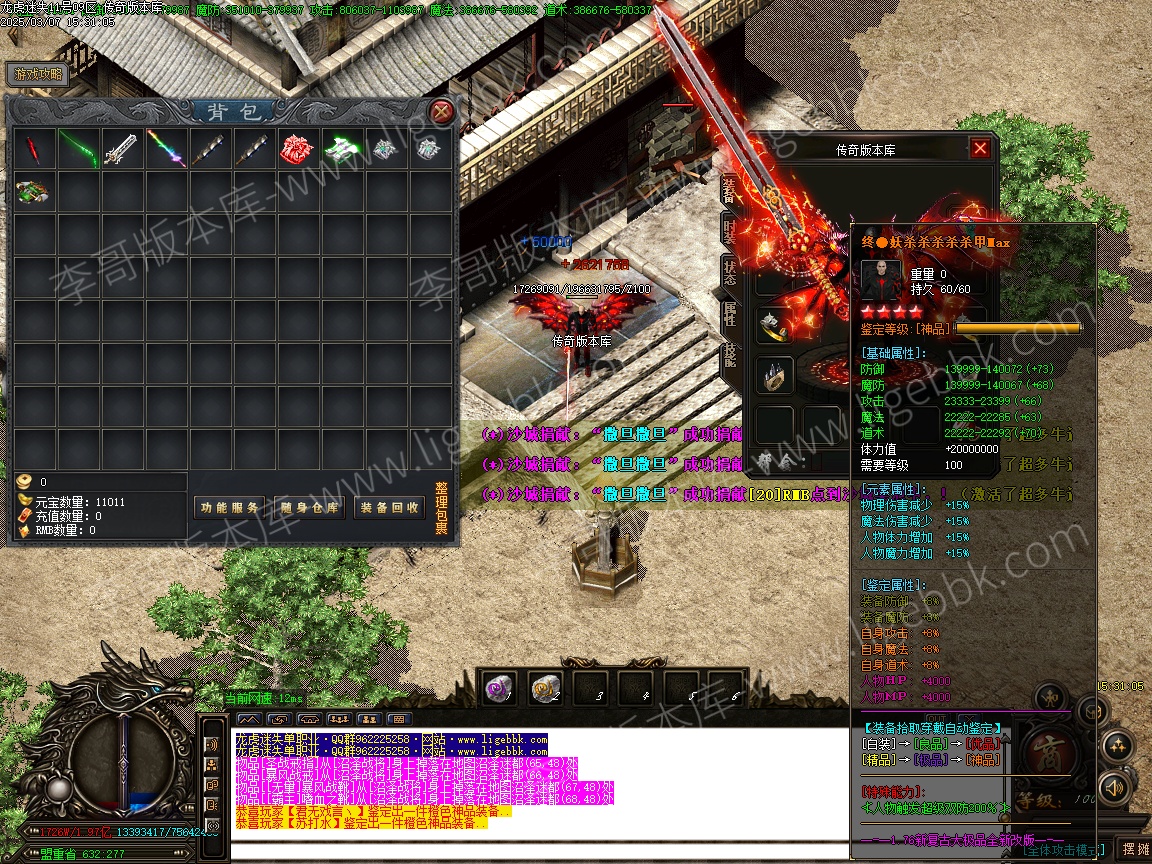Switch to the 技能 skills tab
Image resolution: width=1152 pixels, height=864 pixels.
(729, 355)
